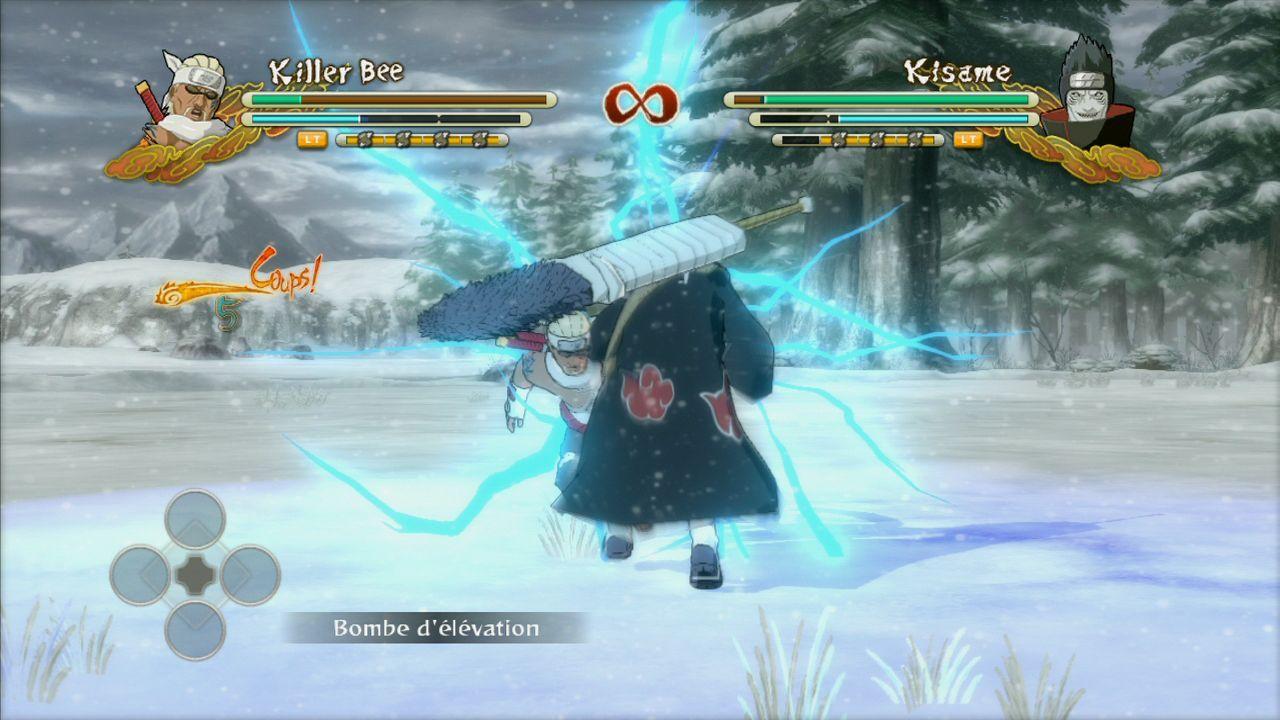This screenshot has width=1280, height=720.
Task: Click the third kunai charge icon under Killer Bee
Action: pos(441,138)
